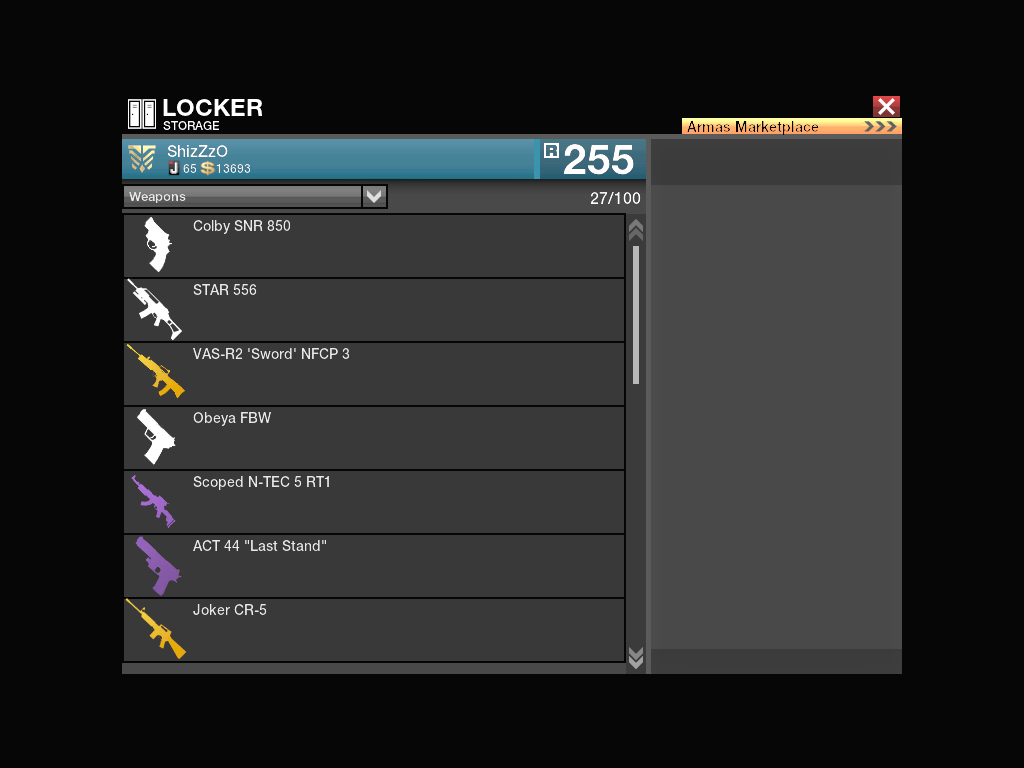Click the scroll-down double arrow
Image resolution: width=1024 pixels, height=768 pixels.
coord(635,657)
